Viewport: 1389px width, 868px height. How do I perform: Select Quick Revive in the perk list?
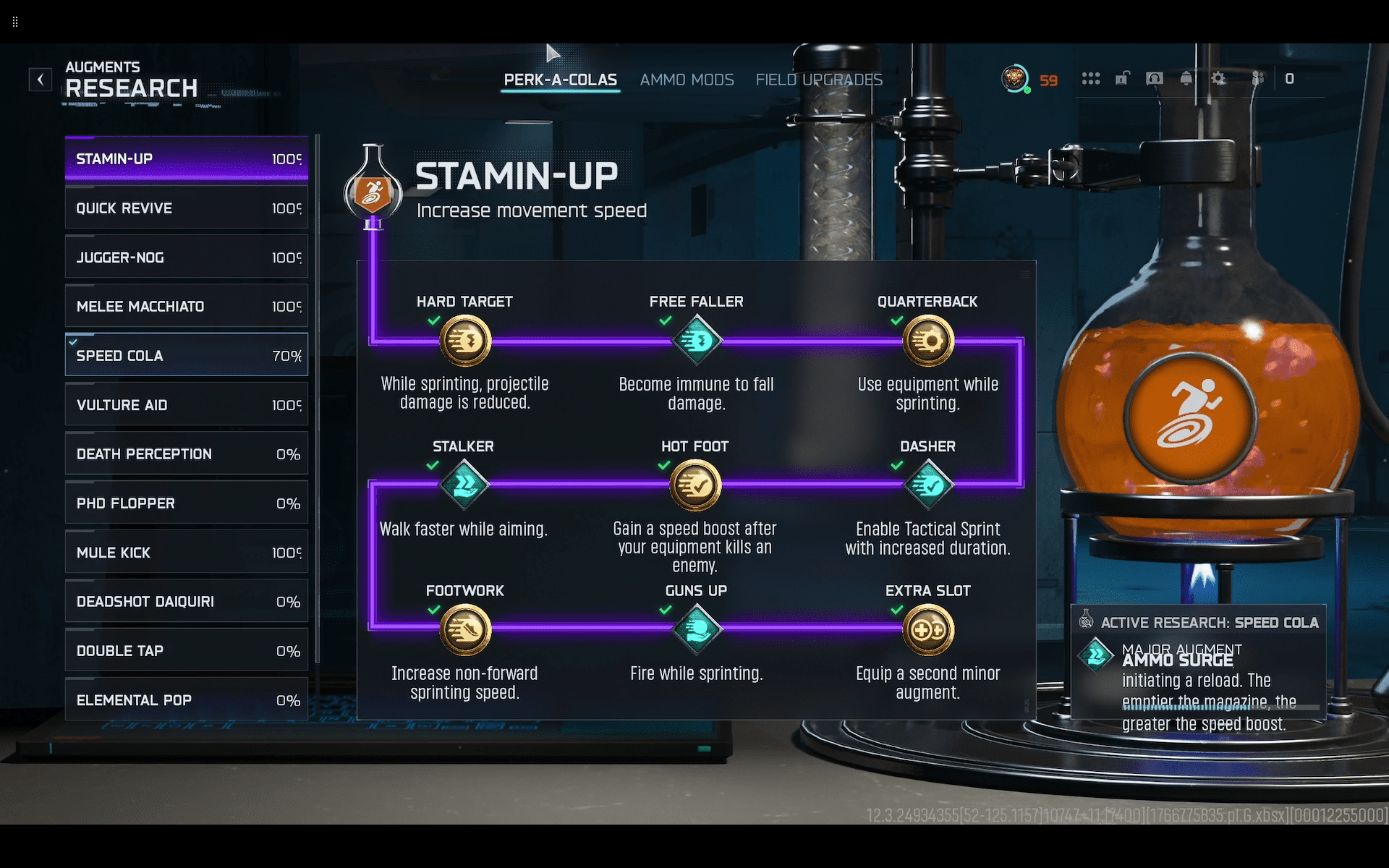click(187, 208)
